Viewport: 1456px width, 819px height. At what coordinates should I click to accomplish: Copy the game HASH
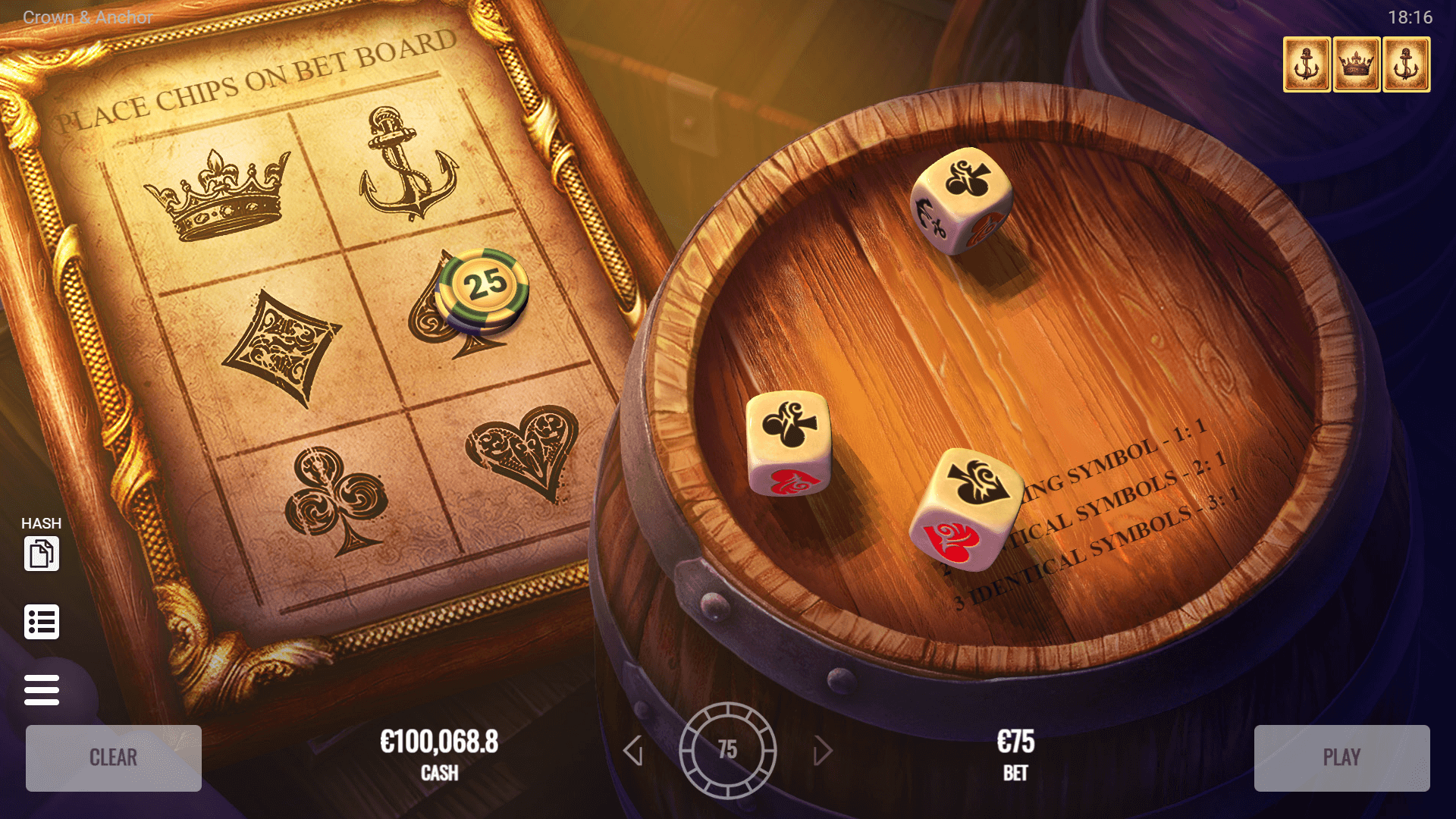[x=42, y=553]
